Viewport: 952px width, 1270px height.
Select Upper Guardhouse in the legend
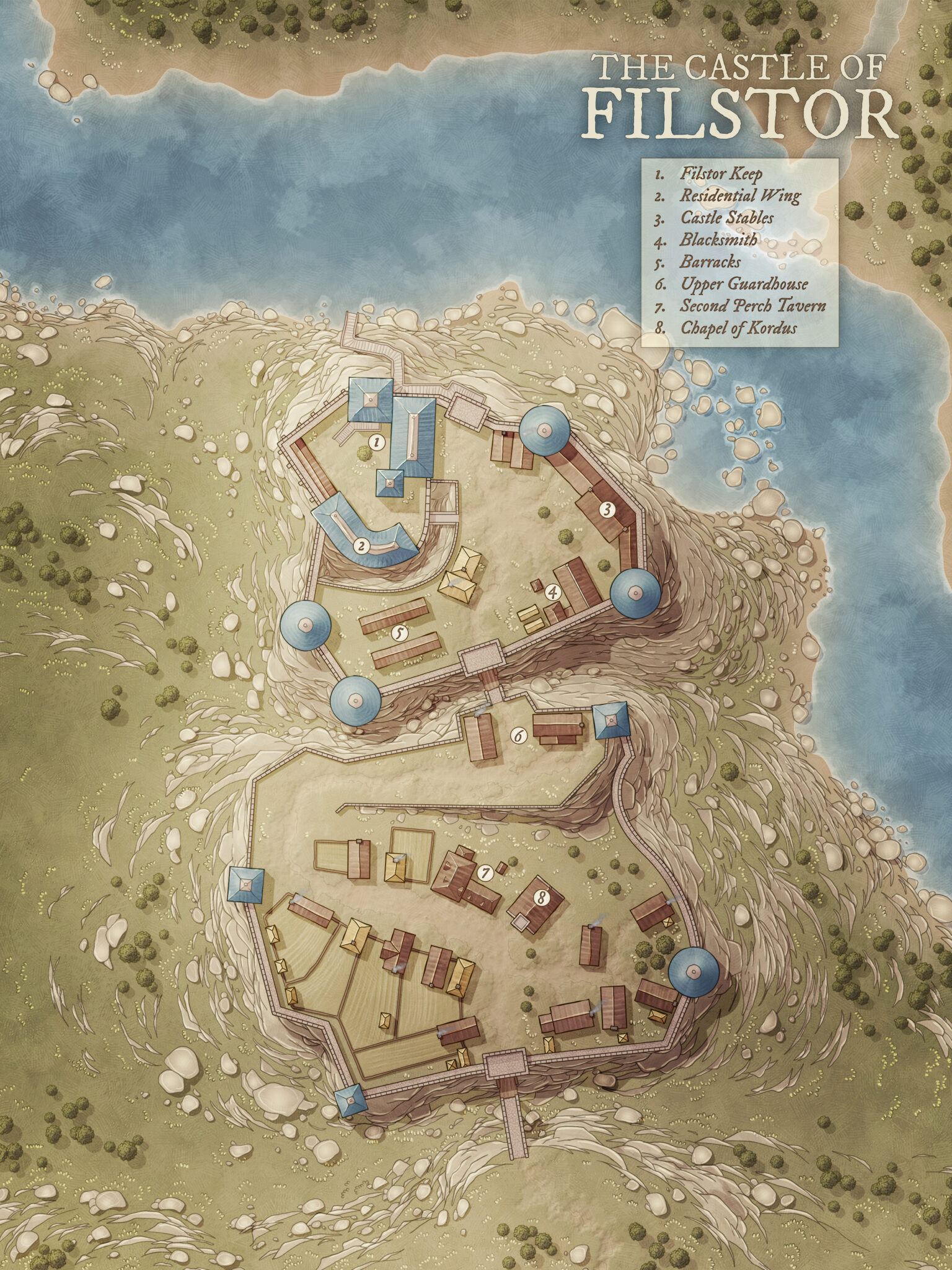pos(744,283)
